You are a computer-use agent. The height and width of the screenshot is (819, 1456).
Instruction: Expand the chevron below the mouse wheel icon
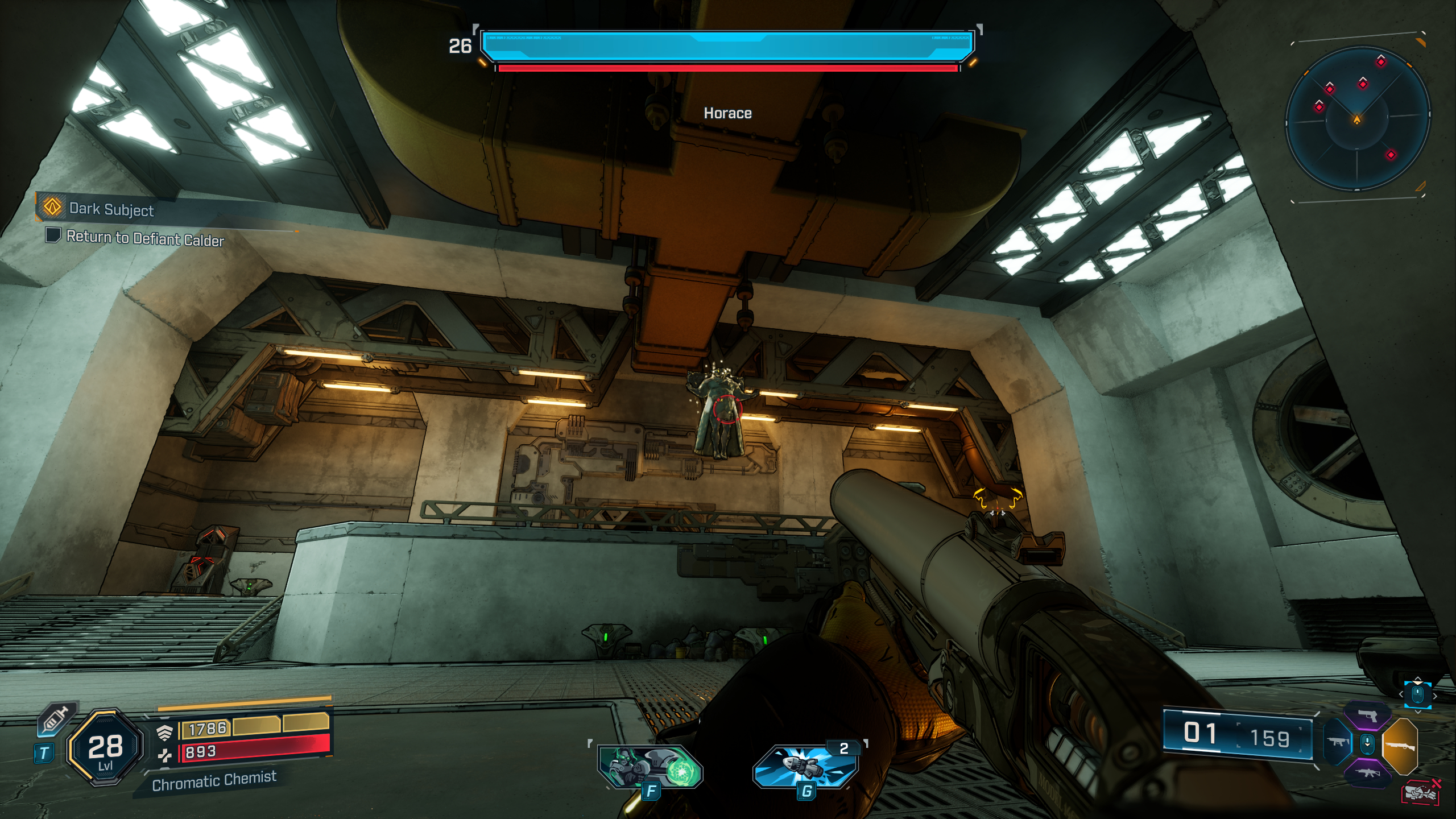click(1418, 711)
